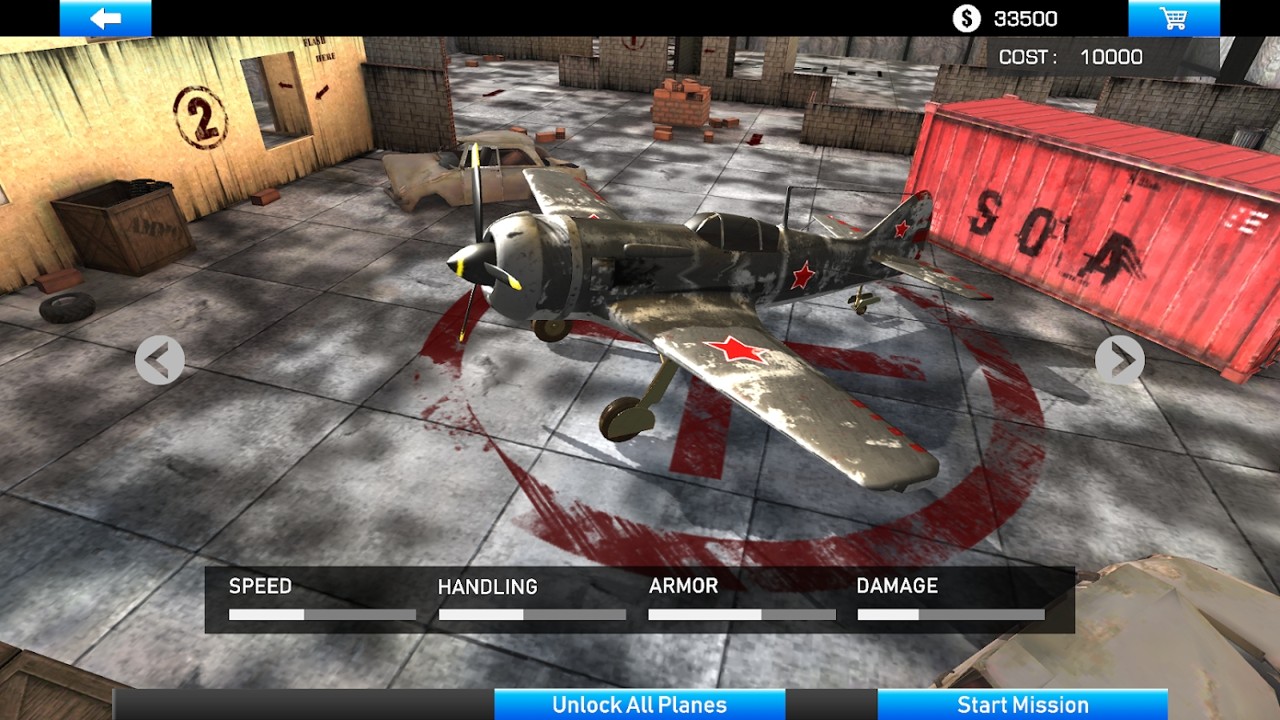
Task: Select the COST 10000 display
Action: coord(1070,56)
